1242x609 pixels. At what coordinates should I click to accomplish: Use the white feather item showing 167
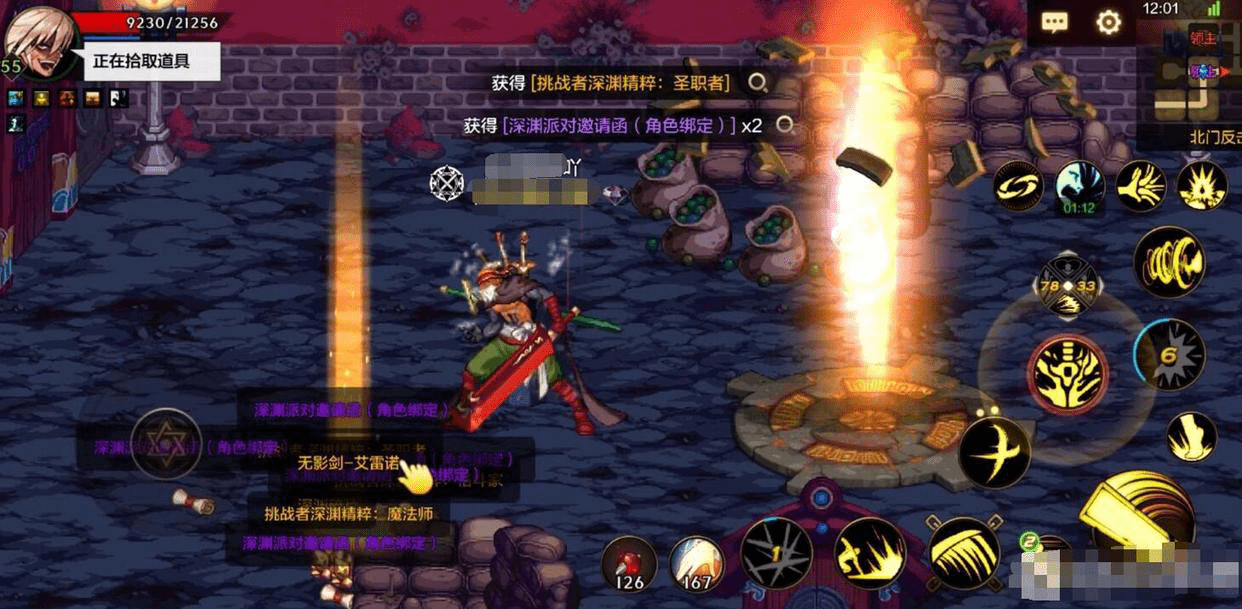[696, 562]
